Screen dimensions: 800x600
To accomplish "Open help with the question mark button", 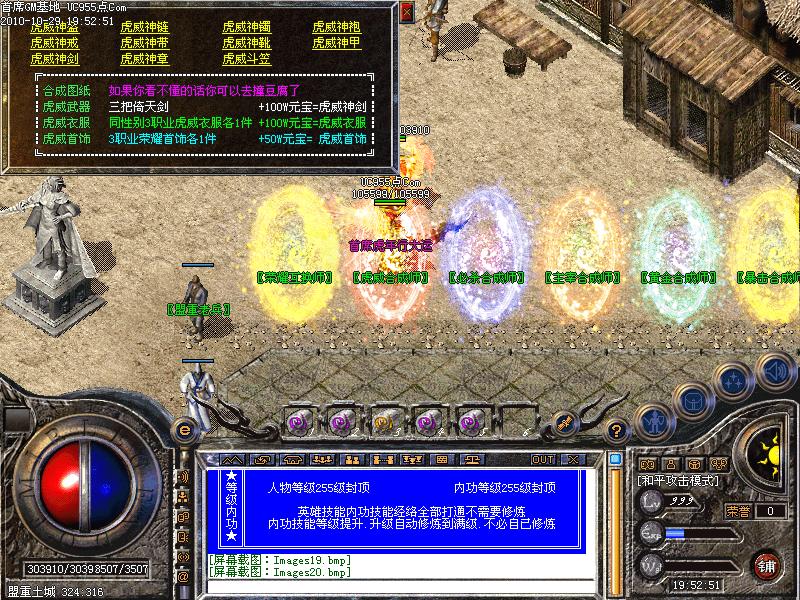I will click(618, 431).
